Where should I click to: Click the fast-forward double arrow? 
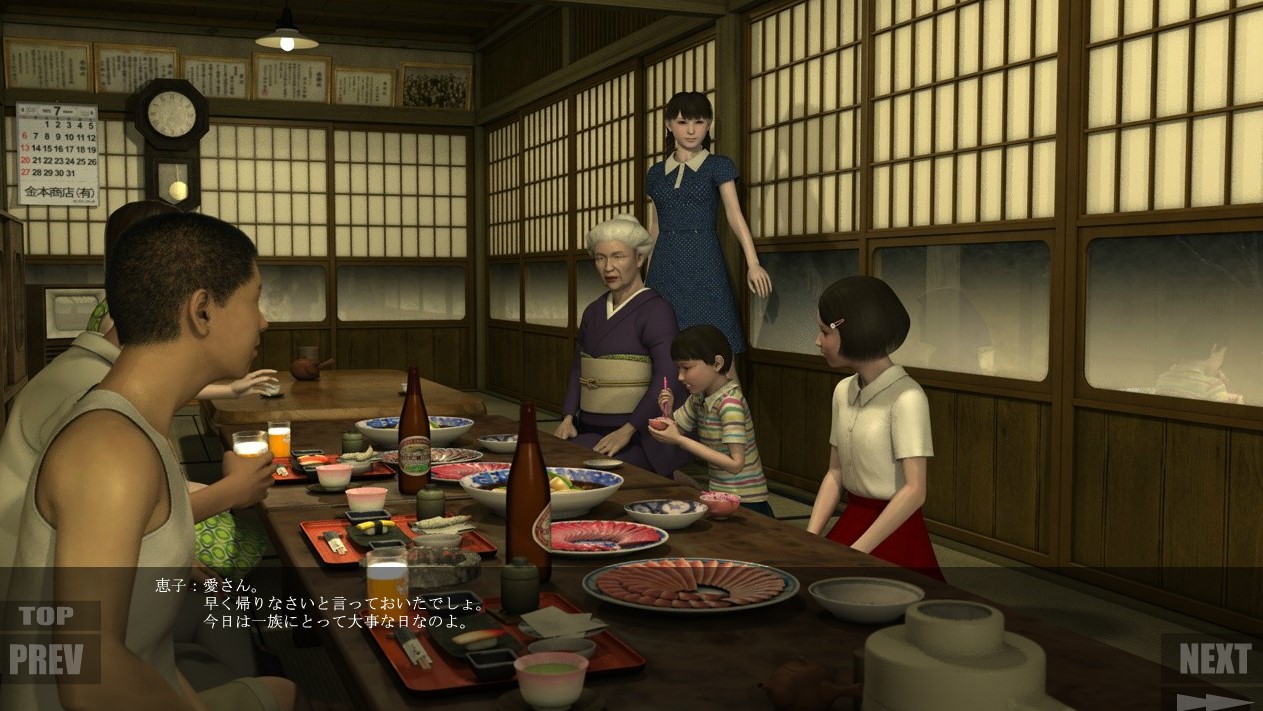tap(1213, 701)
